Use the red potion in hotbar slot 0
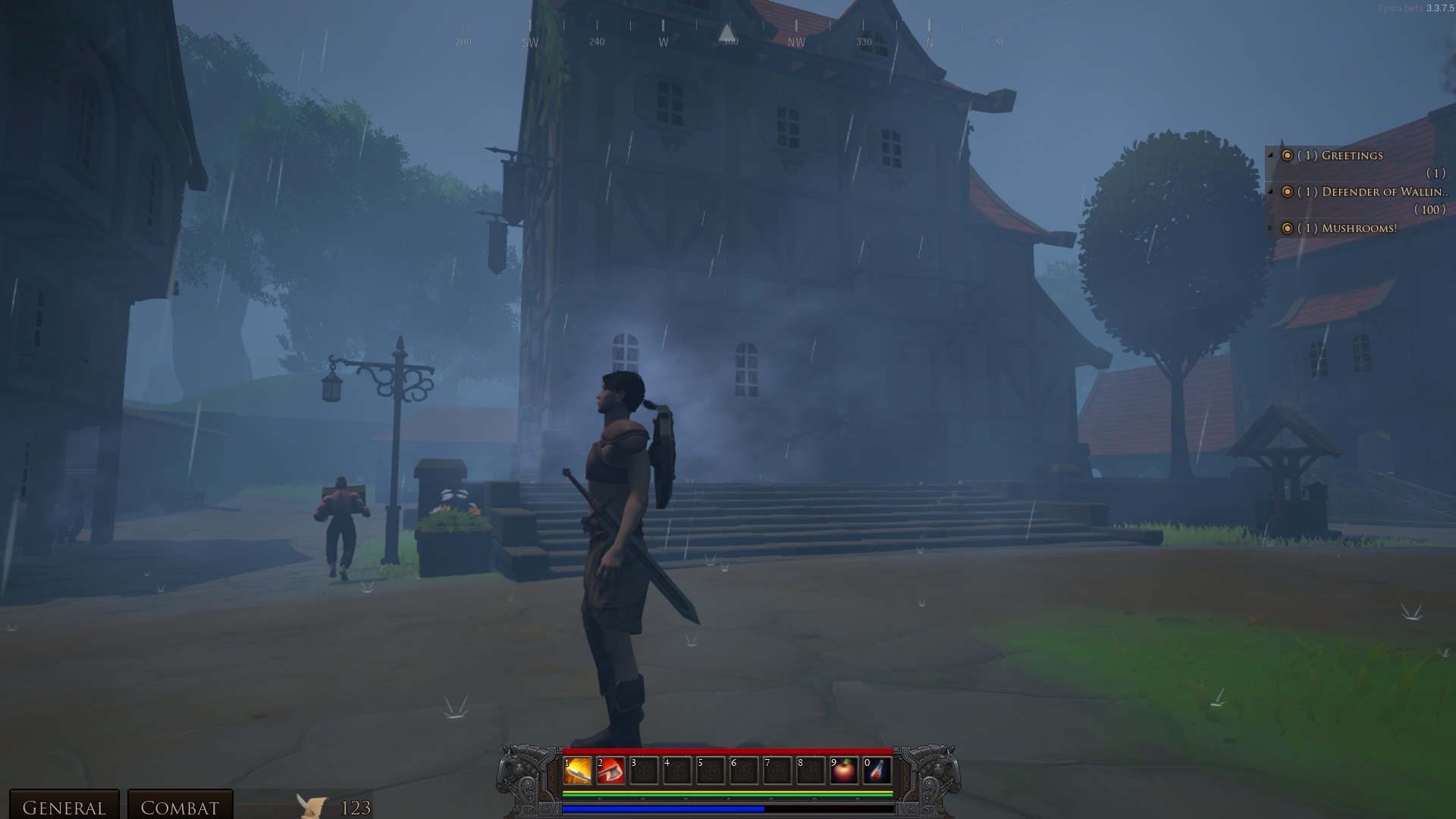The height and width of the screenshot is (819, 1456). point(877,771)
